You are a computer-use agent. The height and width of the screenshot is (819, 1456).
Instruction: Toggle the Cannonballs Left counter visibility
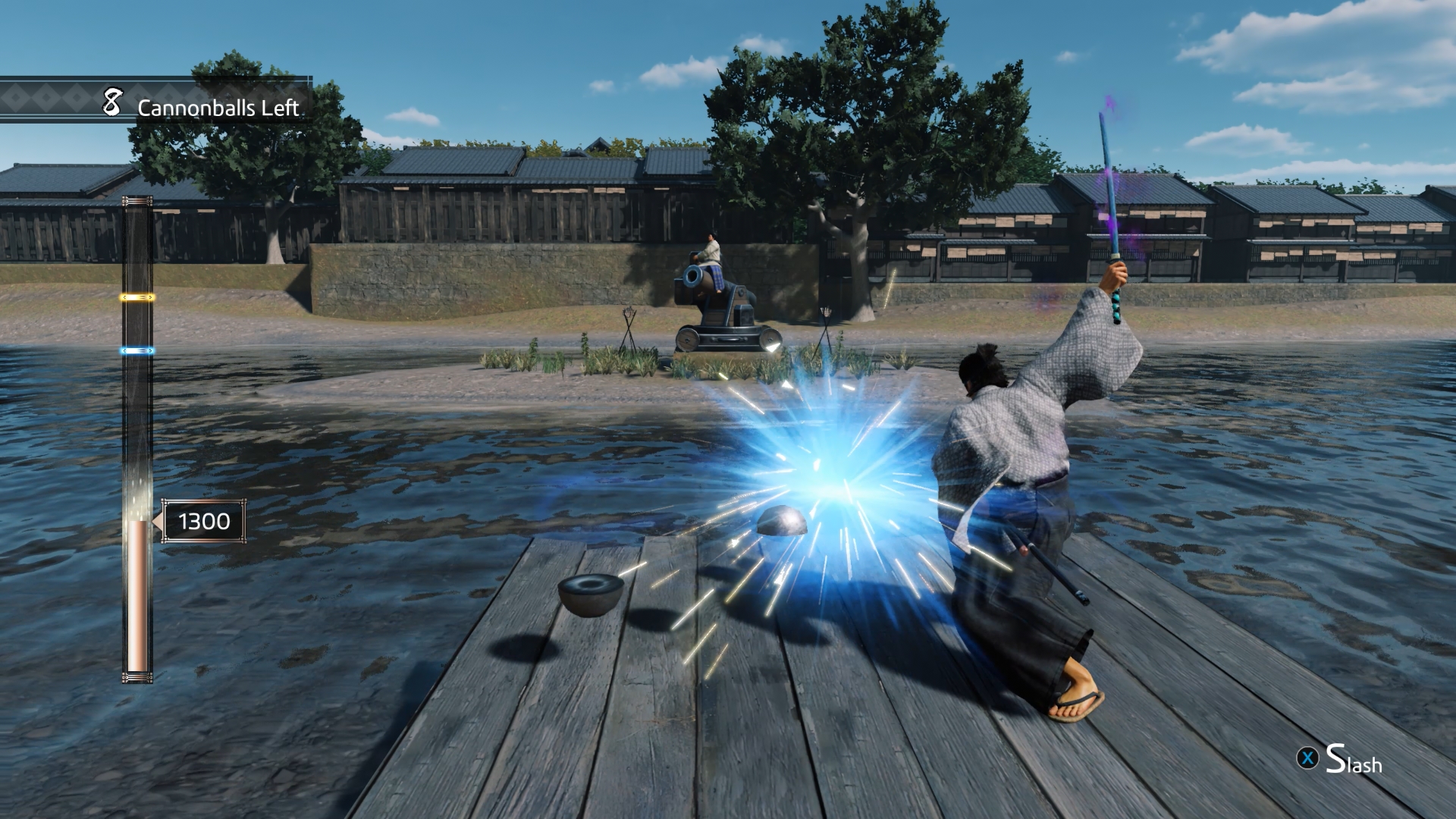click(x=218, y=106)
